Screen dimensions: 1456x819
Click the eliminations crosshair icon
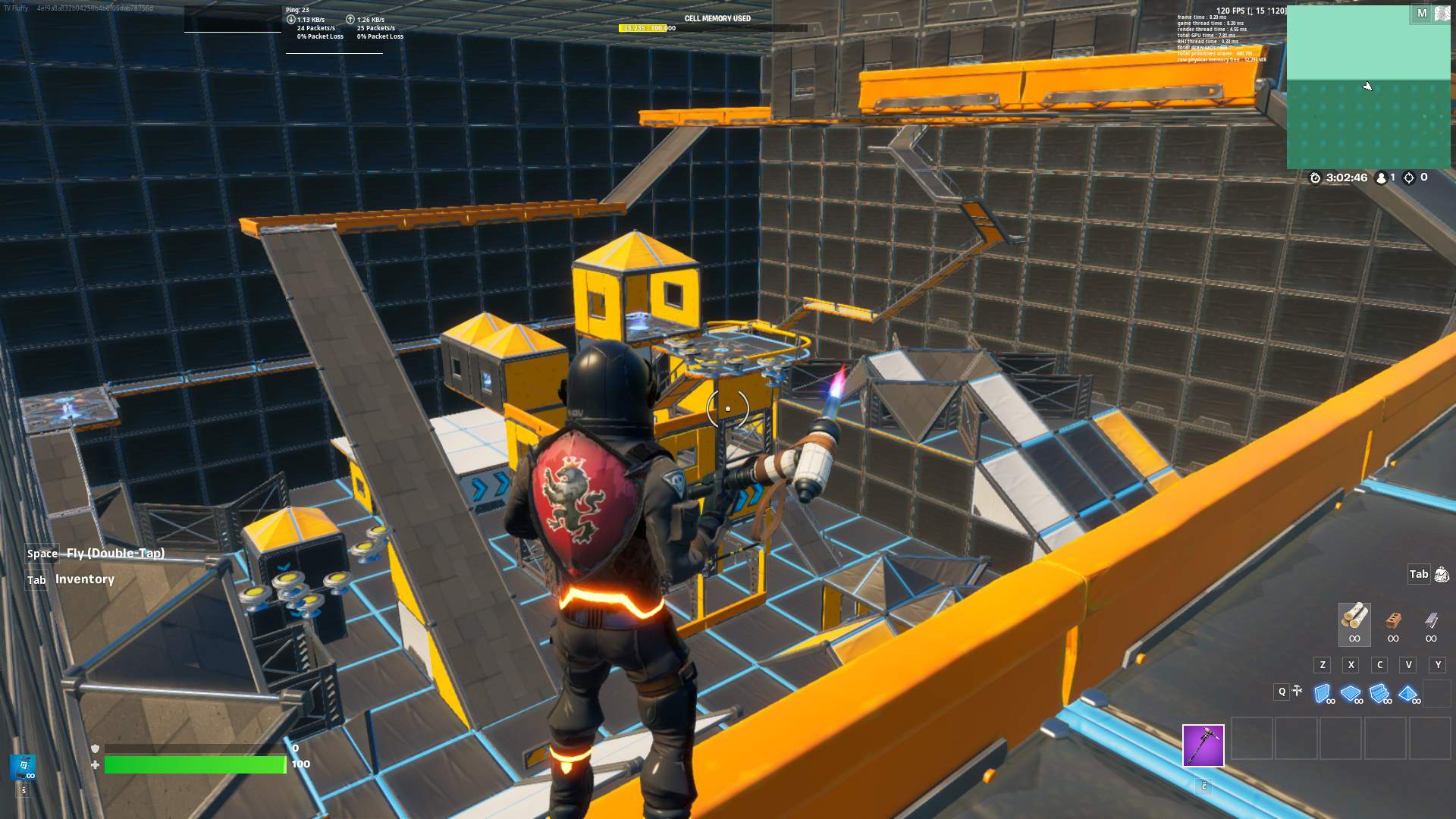pos(1409,178)
